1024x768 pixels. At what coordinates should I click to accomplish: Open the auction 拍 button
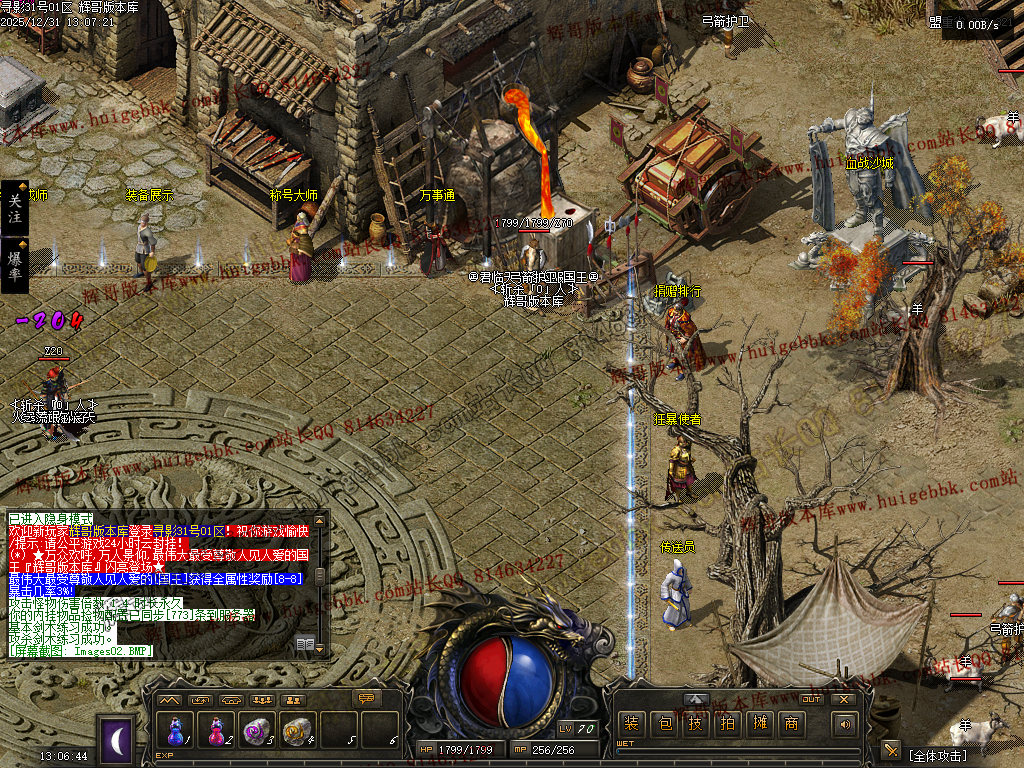[x=727, y=724]
